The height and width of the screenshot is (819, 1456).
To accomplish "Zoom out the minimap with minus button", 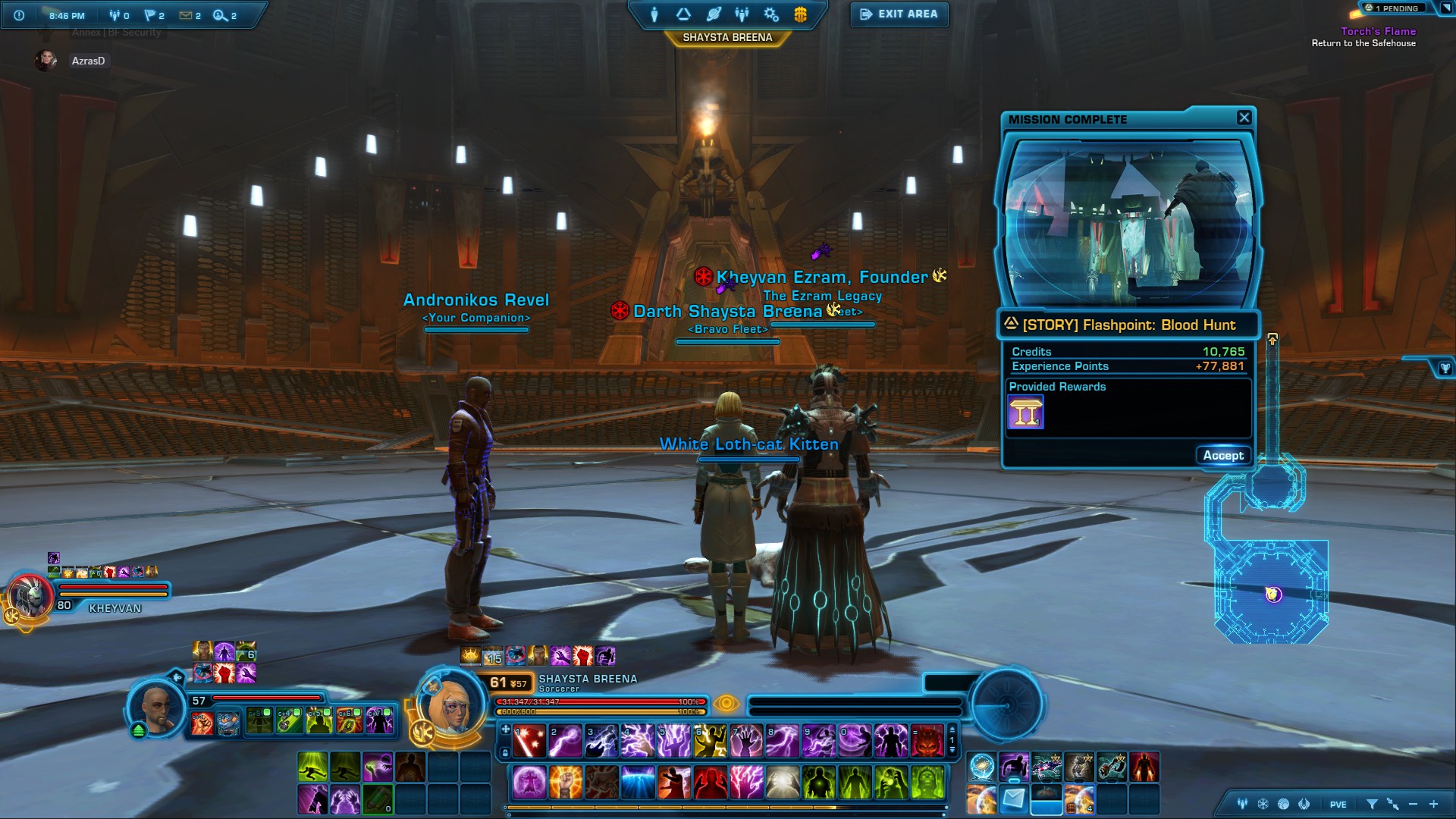I will coord(1413,804).
